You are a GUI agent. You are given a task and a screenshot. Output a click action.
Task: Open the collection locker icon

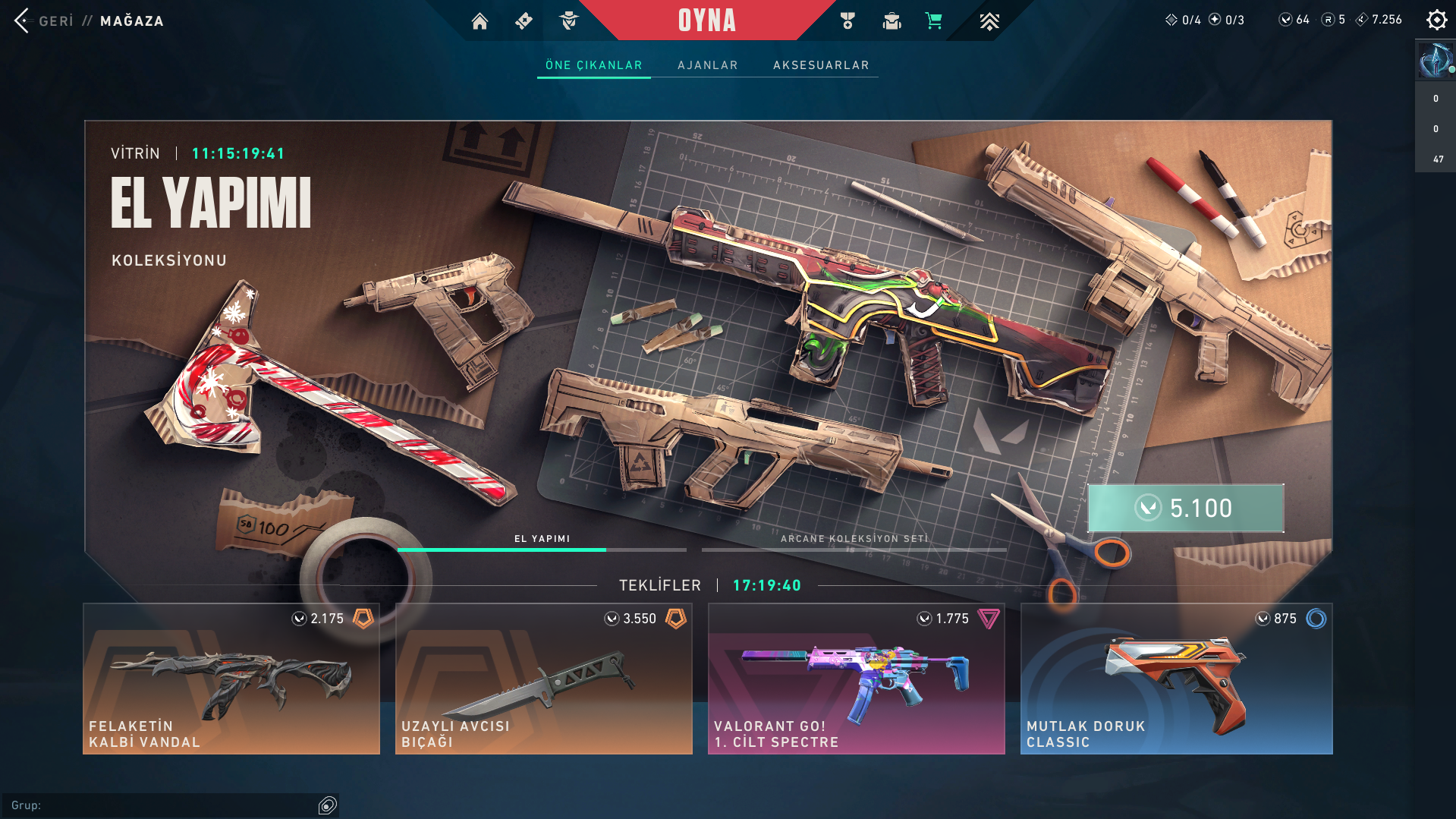[892, 21]
